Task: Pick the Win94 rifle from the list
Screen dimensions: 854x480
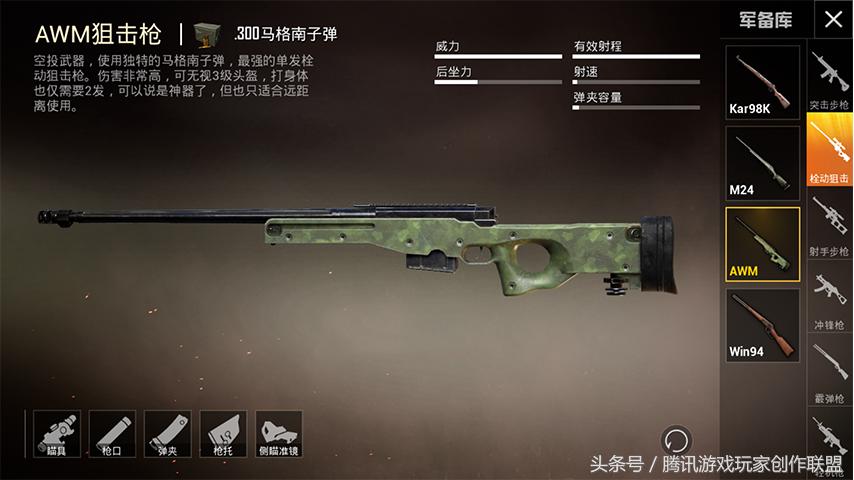Action: pyautogui.click(x=762, y=324)
